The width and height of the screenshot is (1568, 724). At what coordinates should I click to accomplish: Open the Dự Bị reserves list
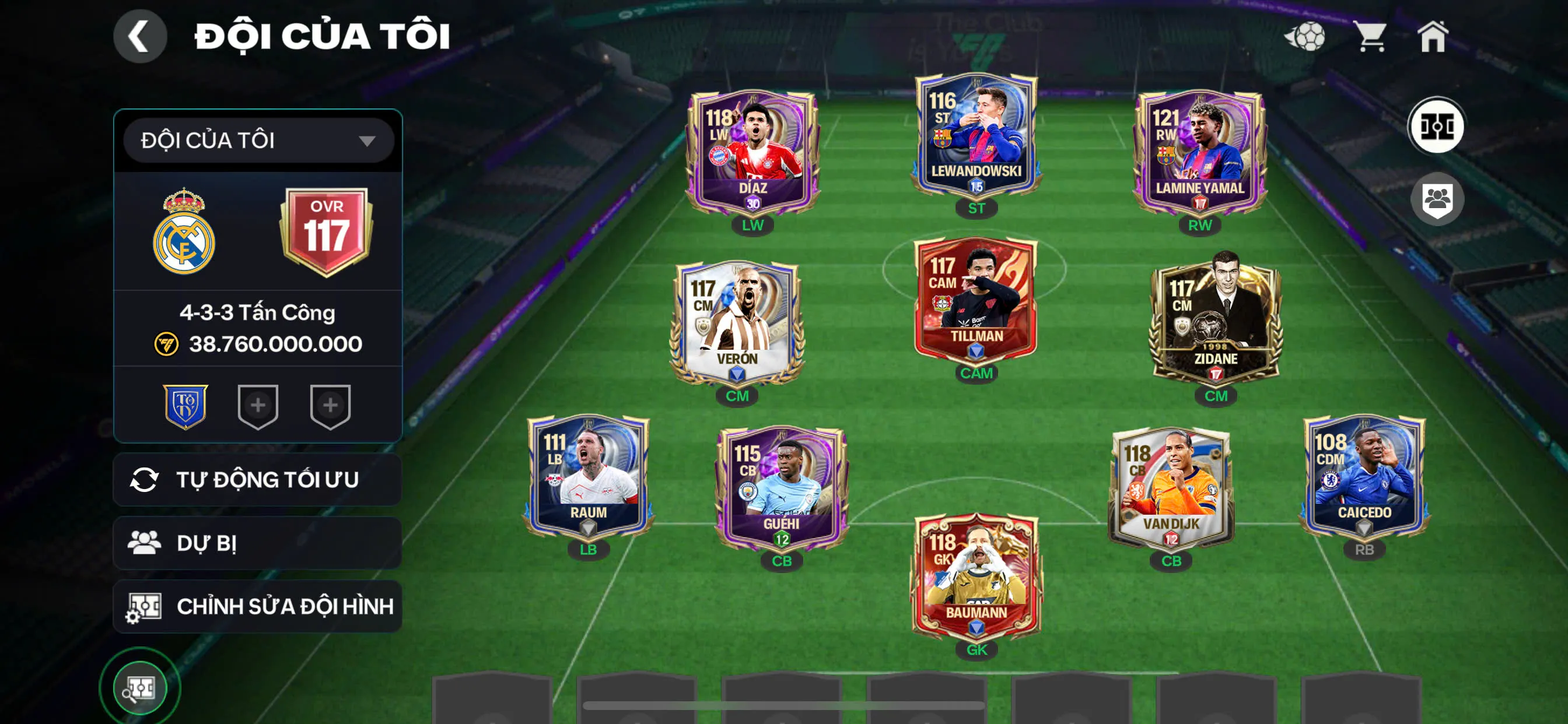pyautogui.click(x=257, y=543)
